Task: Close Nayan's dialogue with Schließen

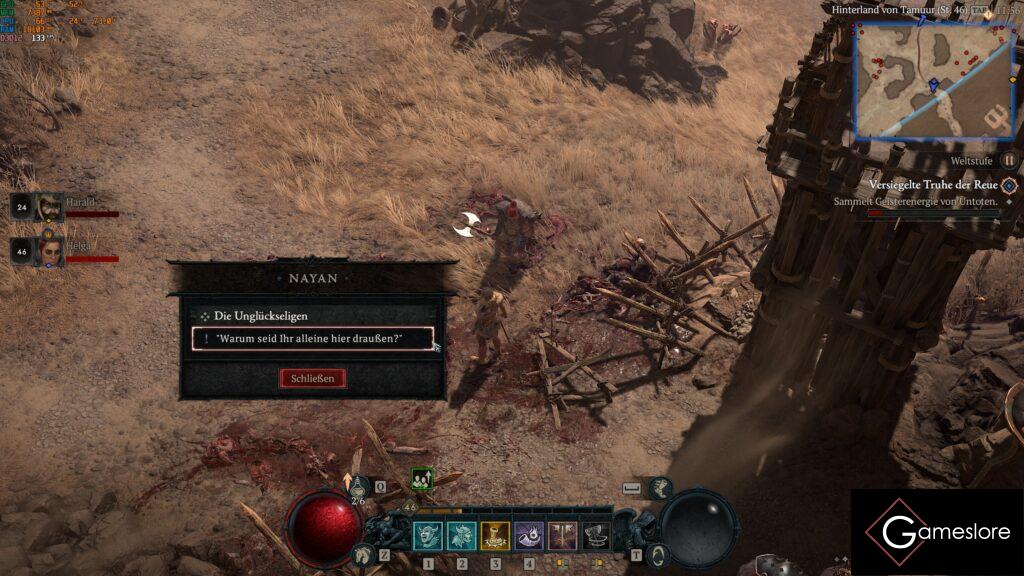Action: pyautogui.click(x=313, y=378)
